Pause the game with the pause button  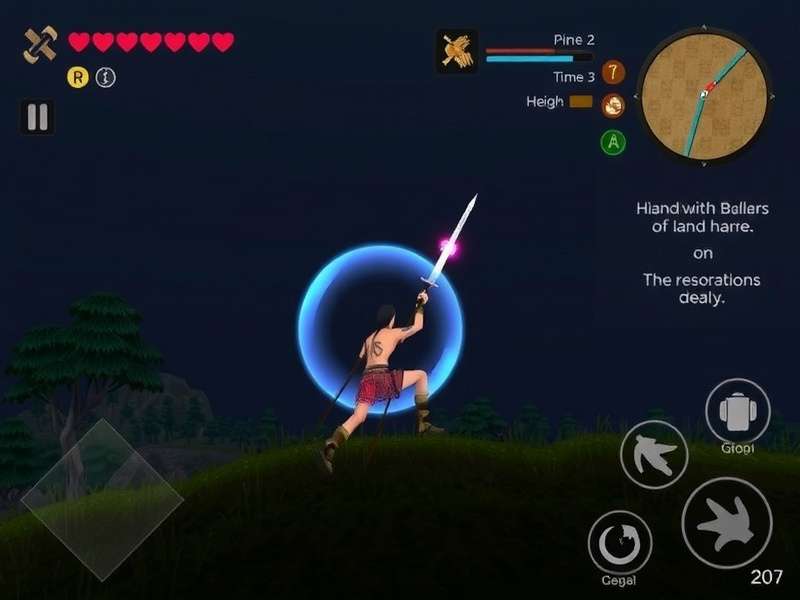click(37, 117)
